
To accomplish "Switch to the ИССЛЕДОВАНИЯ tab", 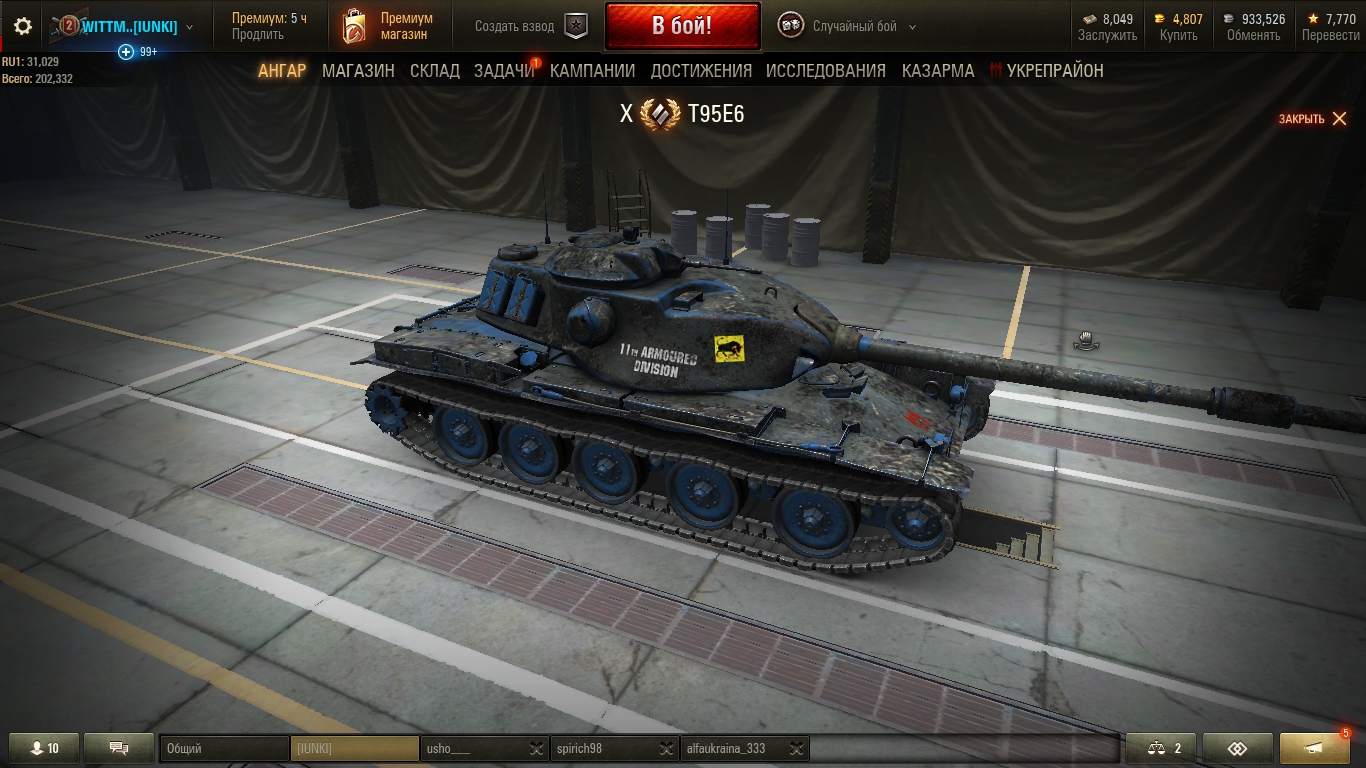I will tap(825, 71).
